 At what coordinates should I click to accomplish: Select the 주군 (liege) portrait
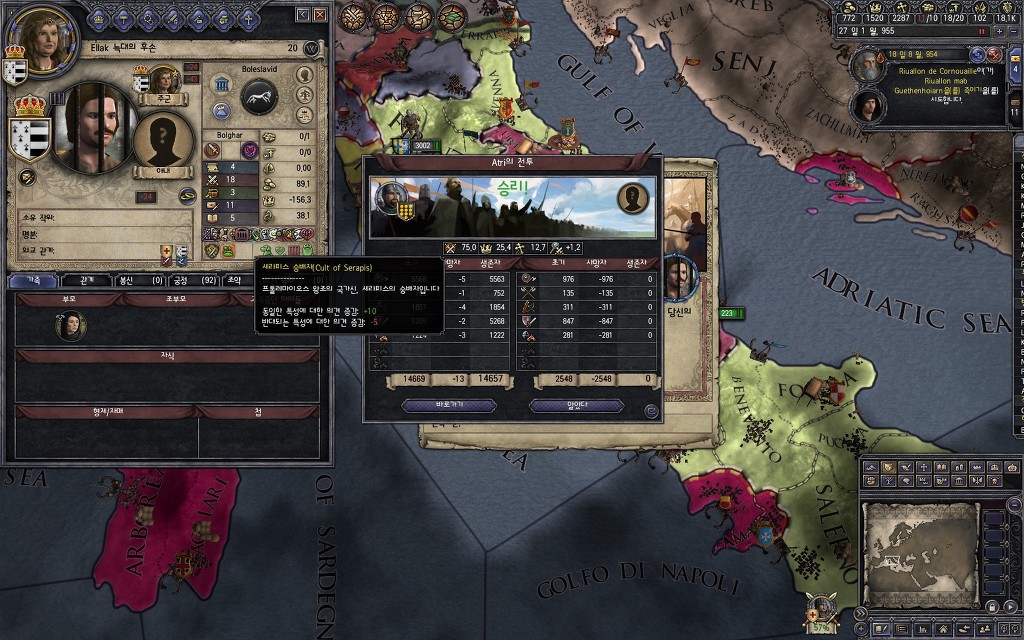(x=163, y=81)
